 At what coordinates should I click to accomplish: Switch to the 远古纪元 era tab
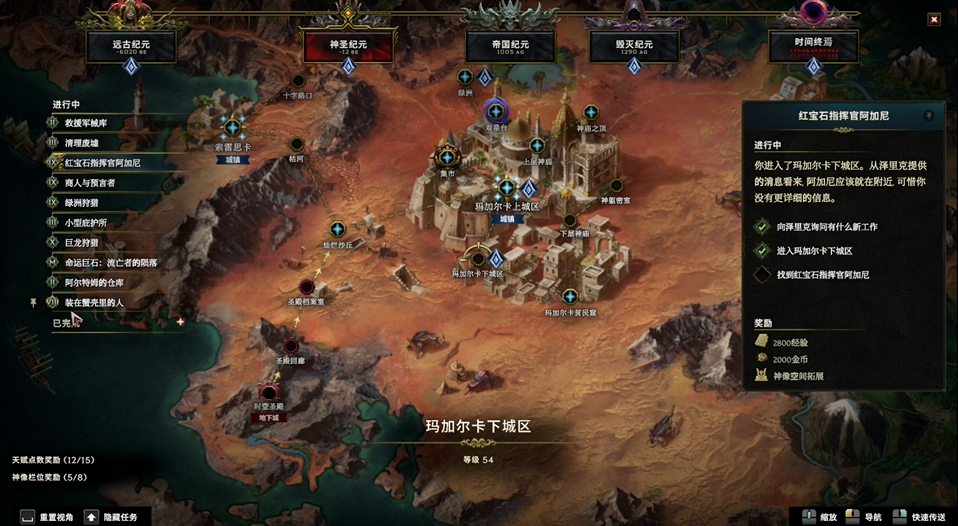pos(130,45)
